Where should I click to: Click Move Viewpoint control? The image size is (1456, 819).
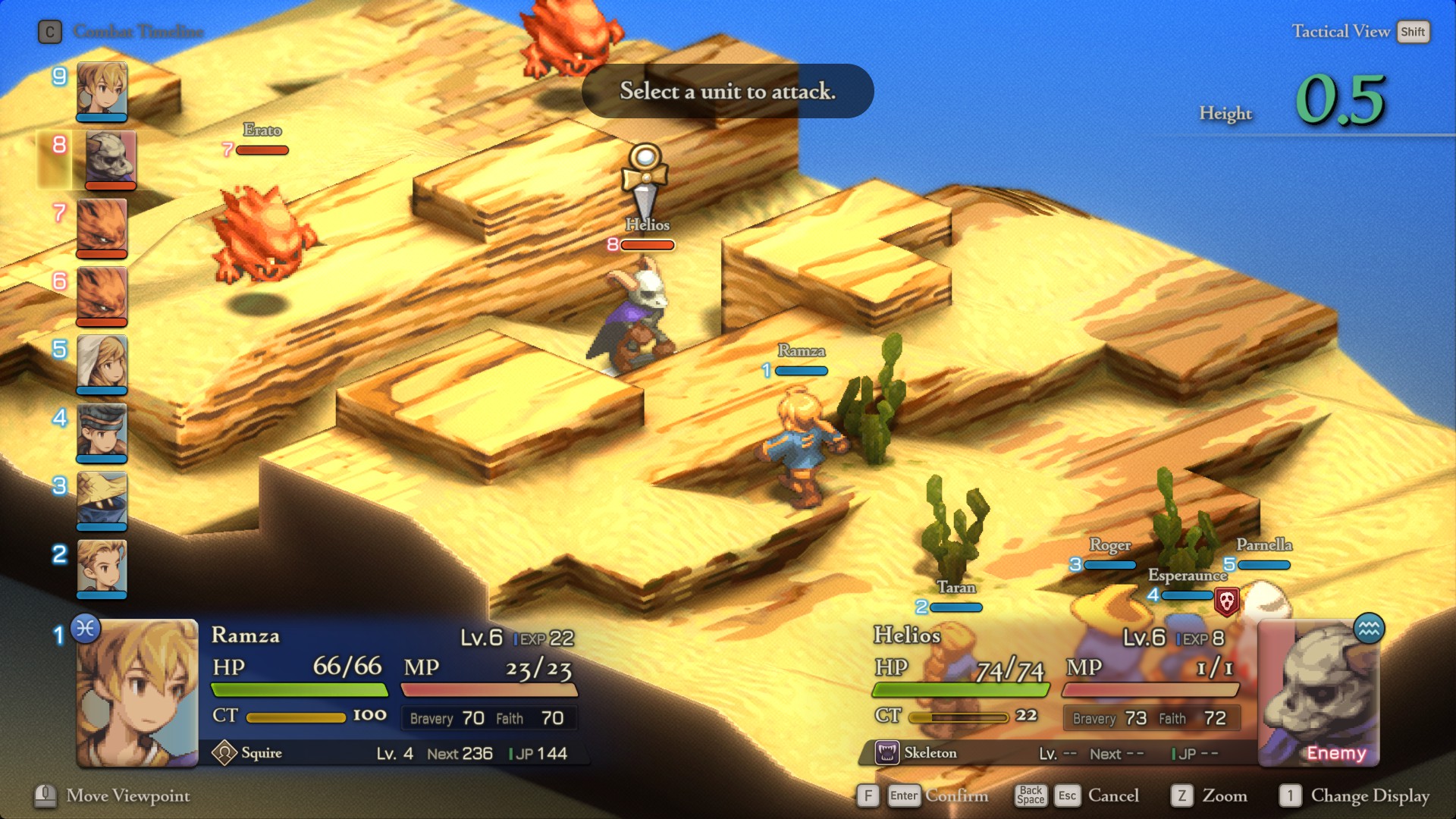pos(127,795)
